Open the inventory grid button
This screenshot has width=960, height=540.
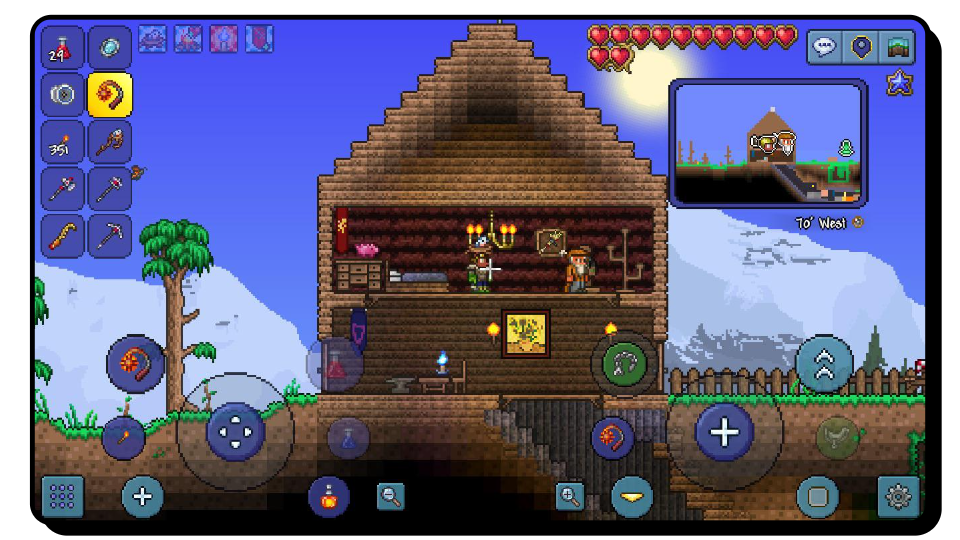[62, 496]
